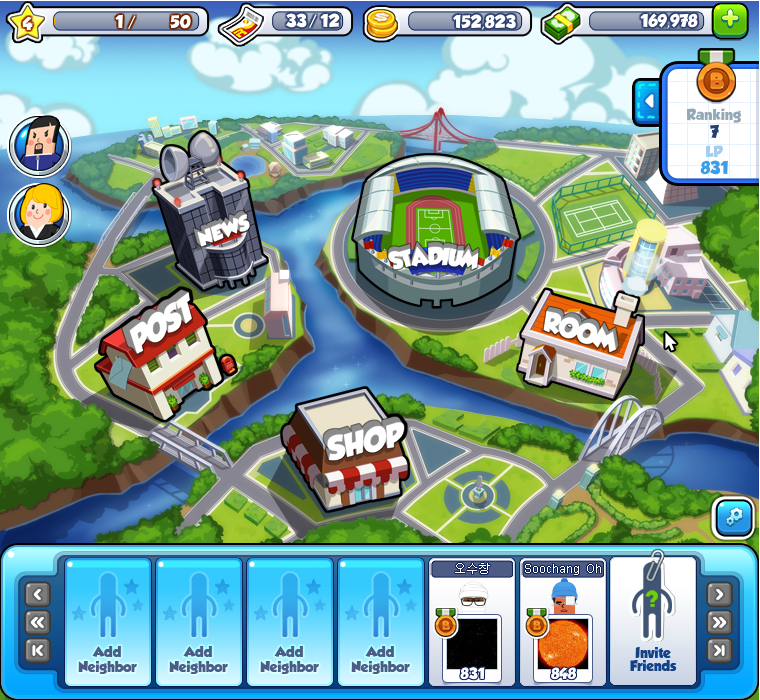This screenshot has height=700, width=760.
Task: View Soochang Oh's neighbor card
Action: pyautogui.click(x=563, y=622)
